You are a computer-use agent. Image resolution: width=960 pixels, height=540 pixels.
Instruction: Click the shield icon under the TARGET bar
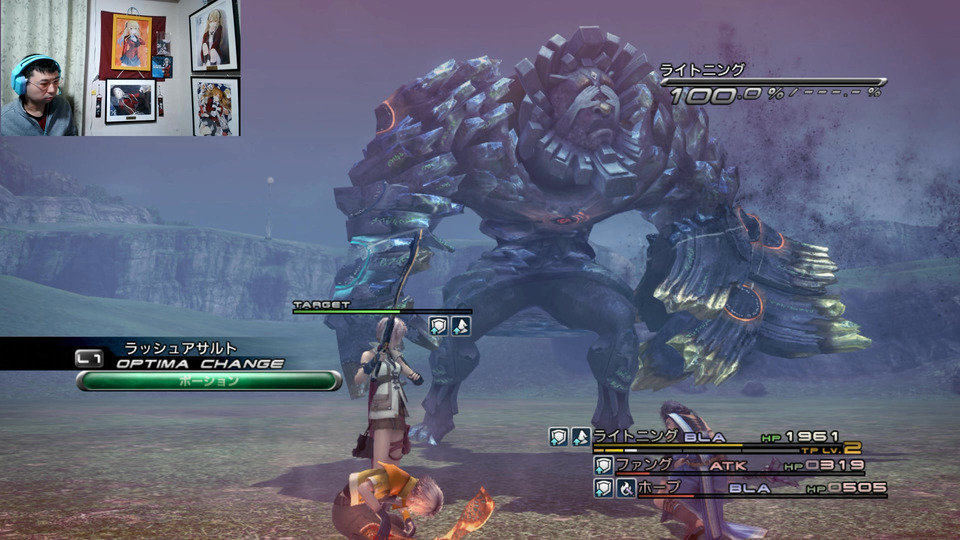coord(438,325)
